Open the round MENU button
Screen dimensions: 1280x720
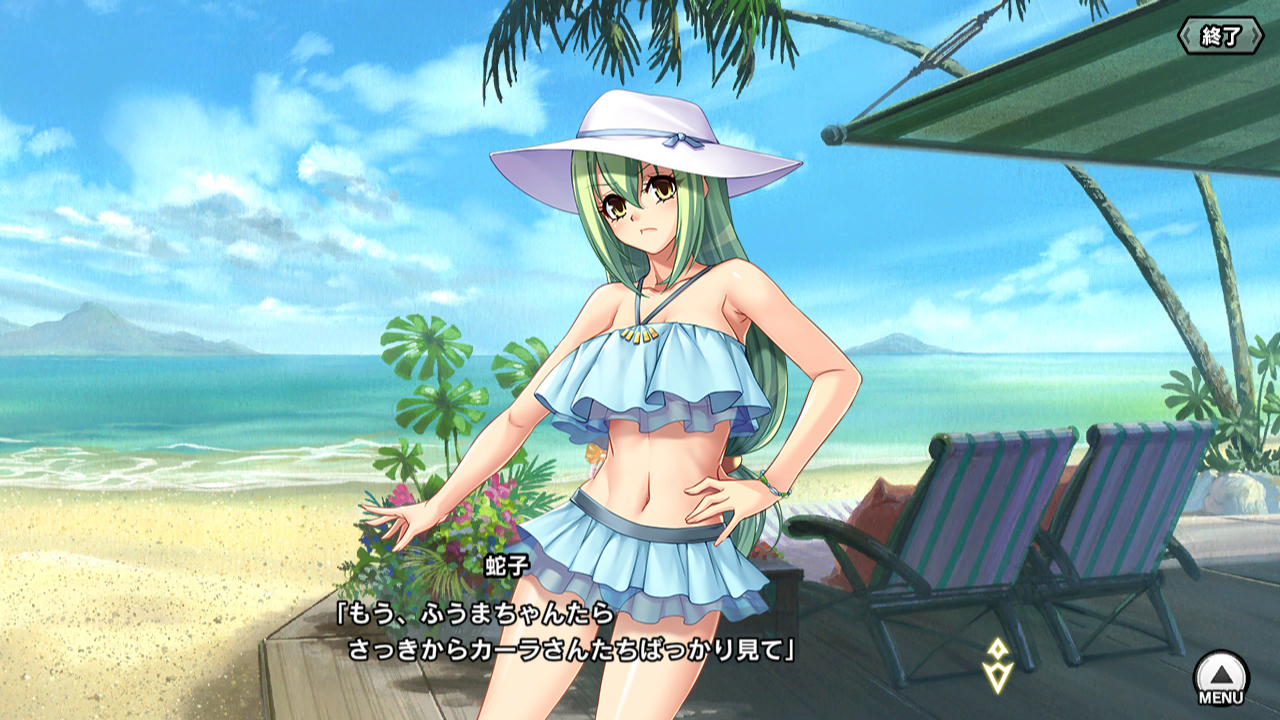[x=1221, y=677]
